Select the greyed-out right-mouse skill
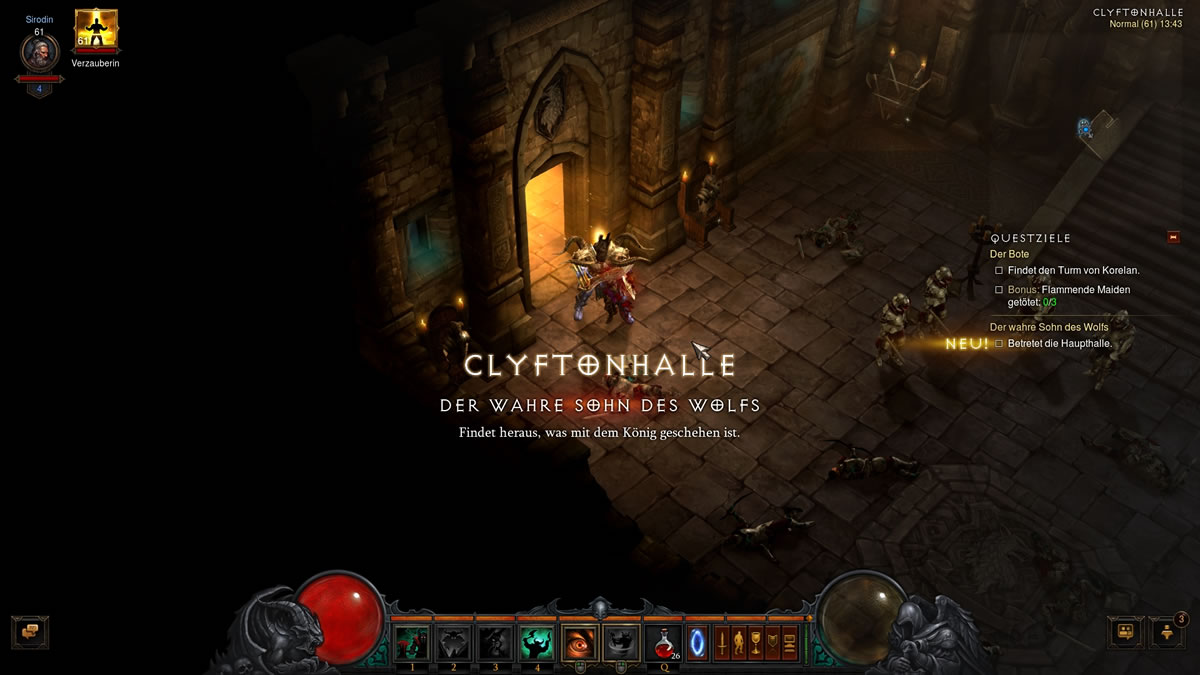This screenshot has height=675, width=1200. point(623,641)
